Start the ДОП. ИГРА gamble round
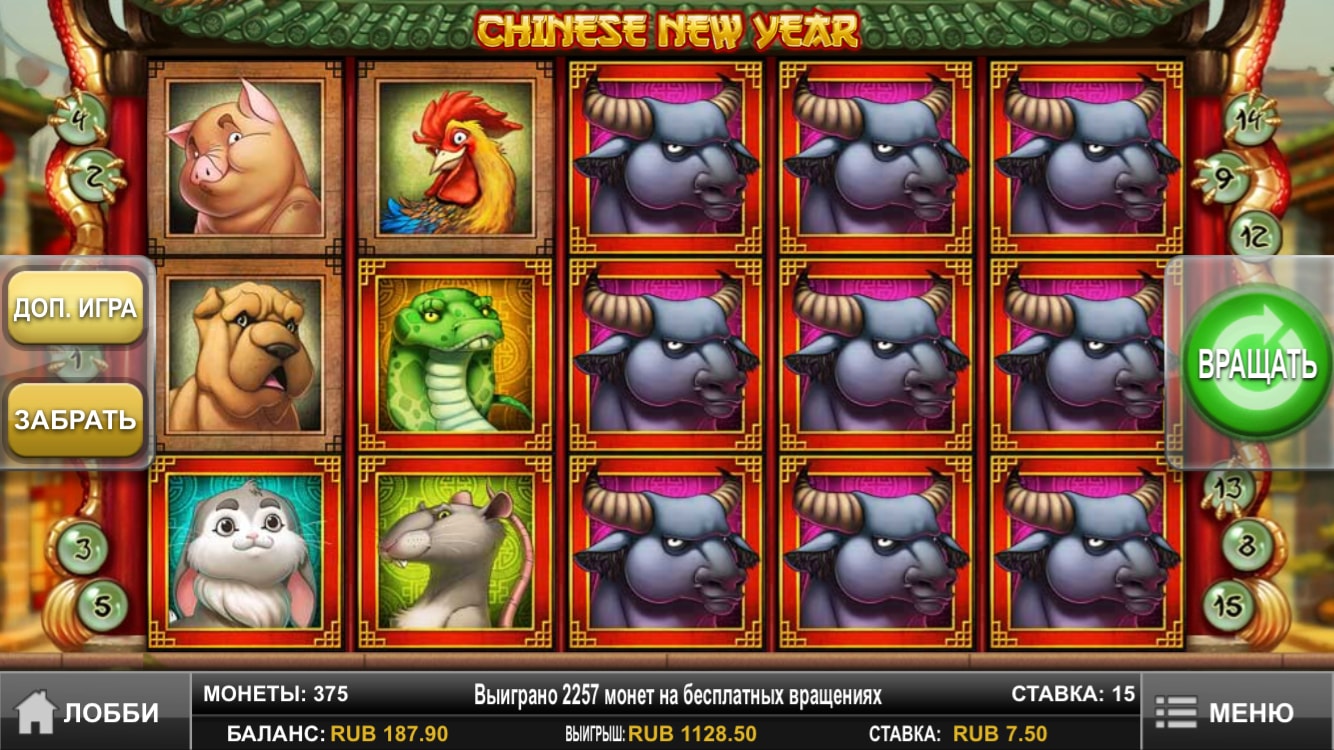Viewport: 1334px width, 750px height. click(75, 308)
